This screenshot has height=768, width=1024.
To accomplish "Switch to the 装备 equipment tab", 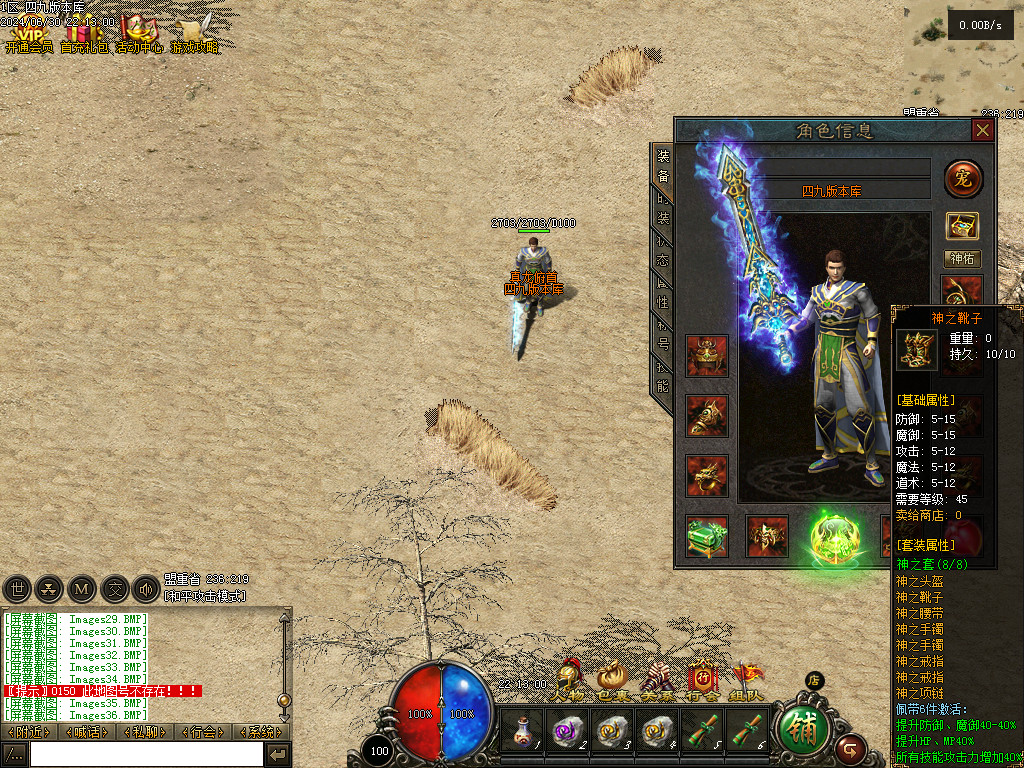I will pos(663,166).
